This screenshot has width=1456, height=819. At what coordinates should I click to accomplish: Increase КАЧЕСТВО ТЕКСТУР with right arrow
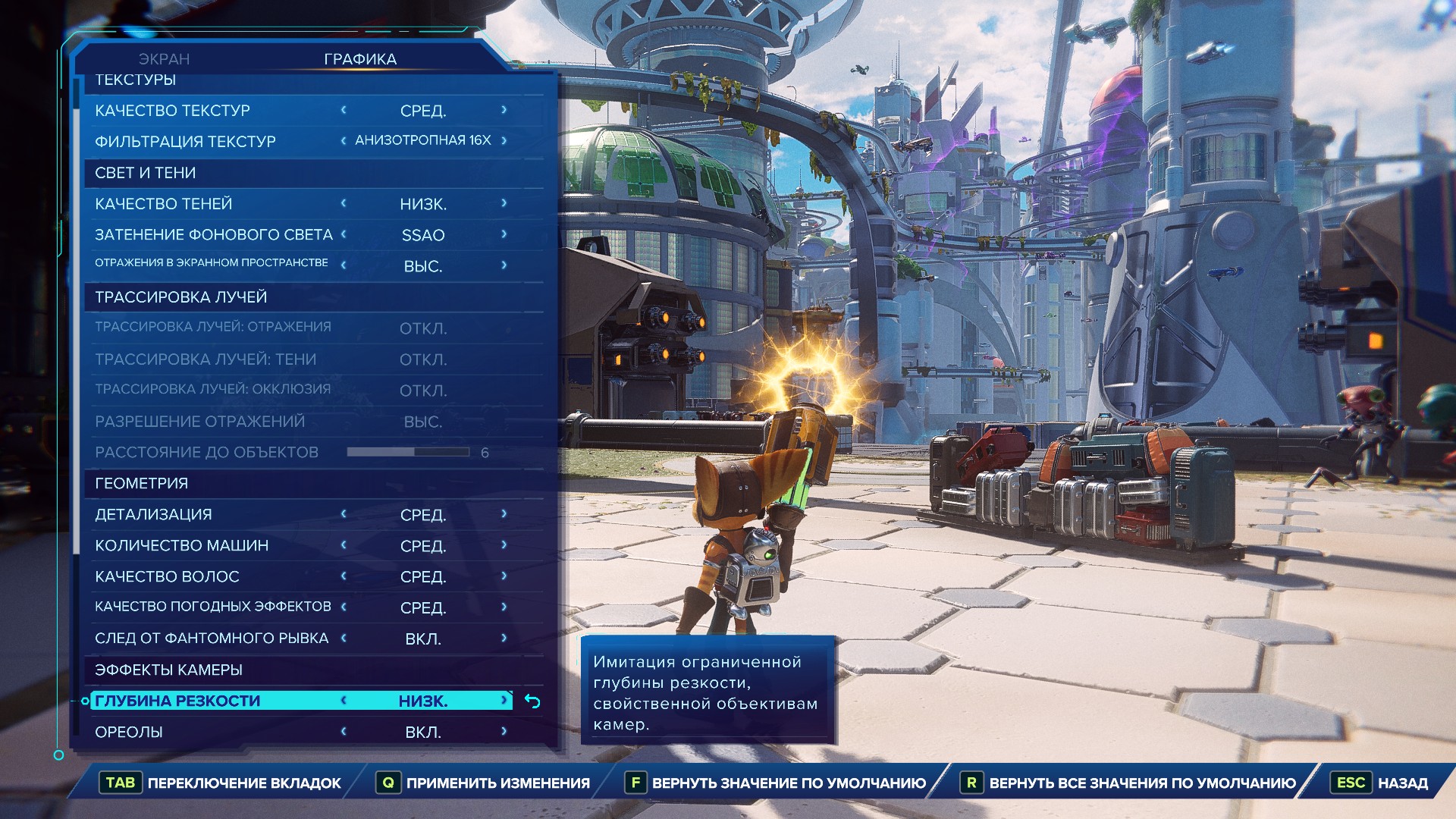point(504,111)
